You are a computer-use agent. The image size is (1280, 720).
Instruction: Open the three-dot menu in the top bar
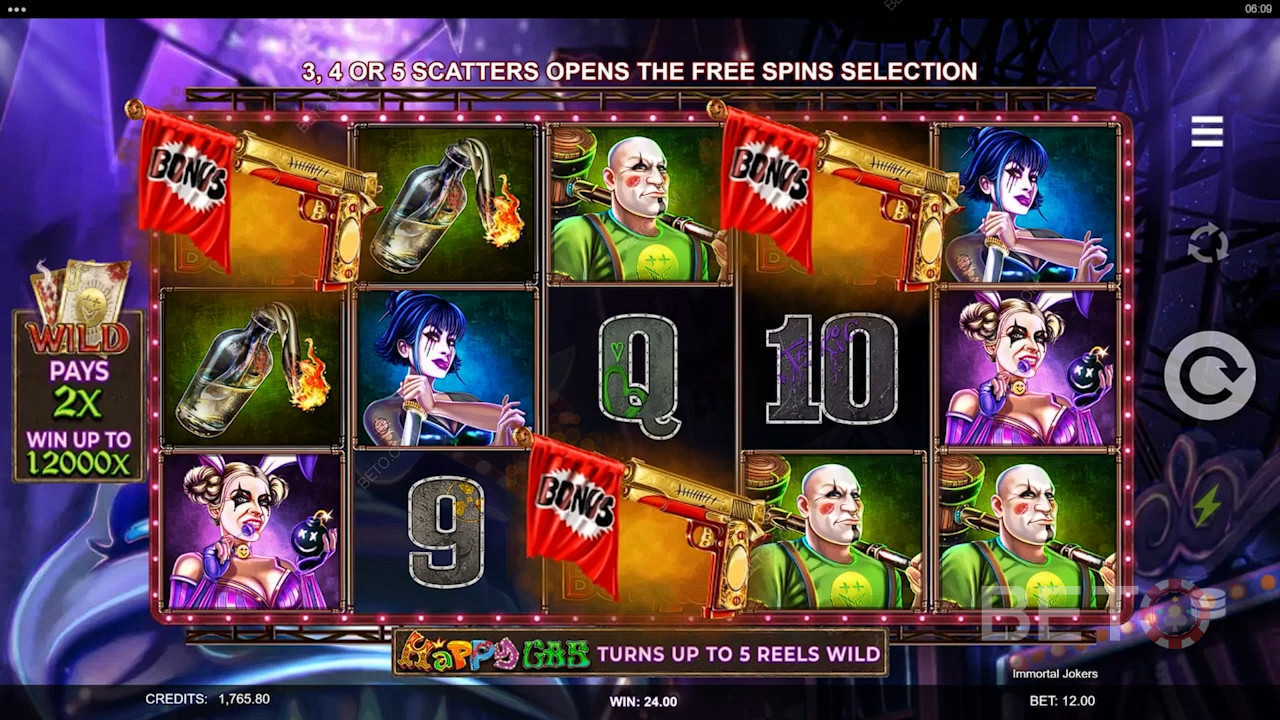(16, 8)
